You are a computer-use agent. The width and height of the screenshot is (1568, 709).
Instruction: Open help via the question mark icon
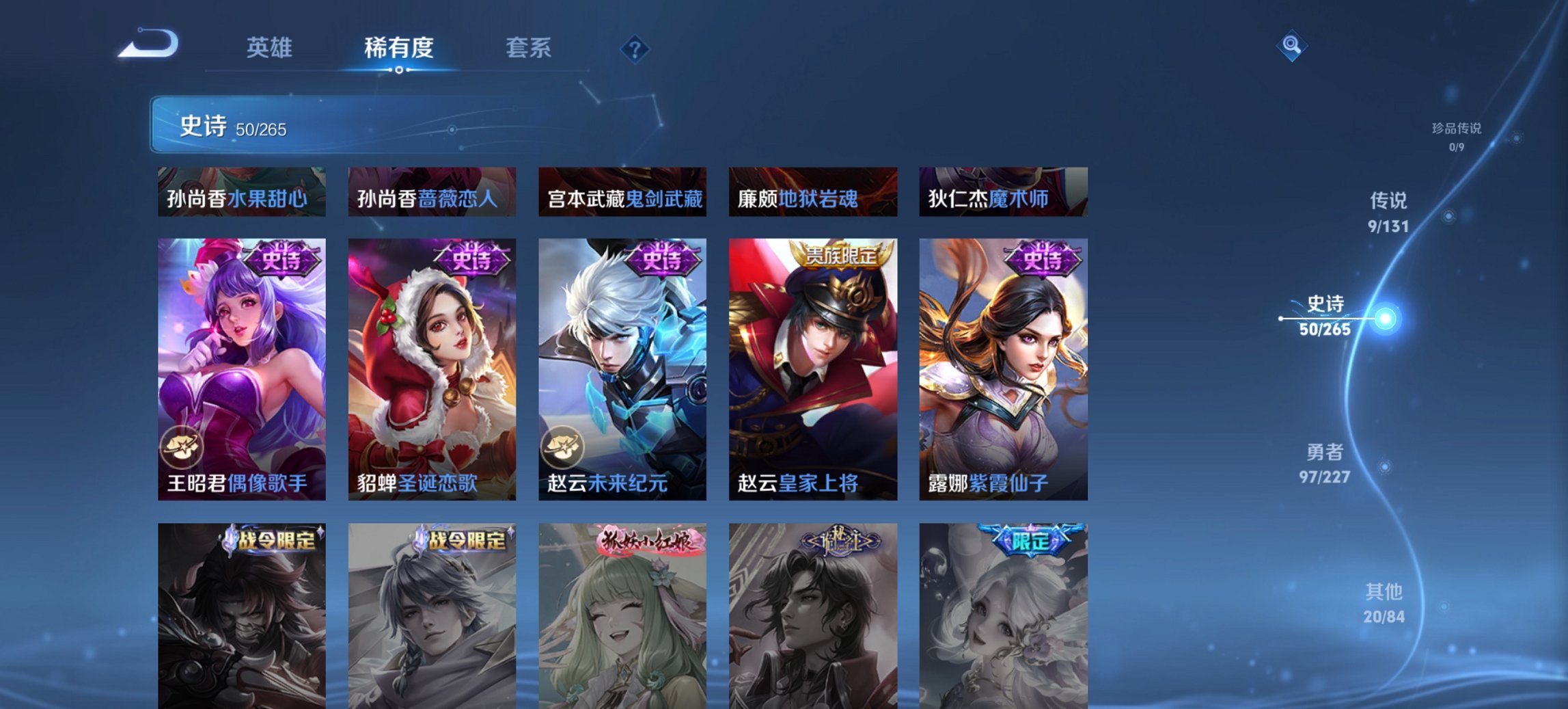tap(635, 47)
